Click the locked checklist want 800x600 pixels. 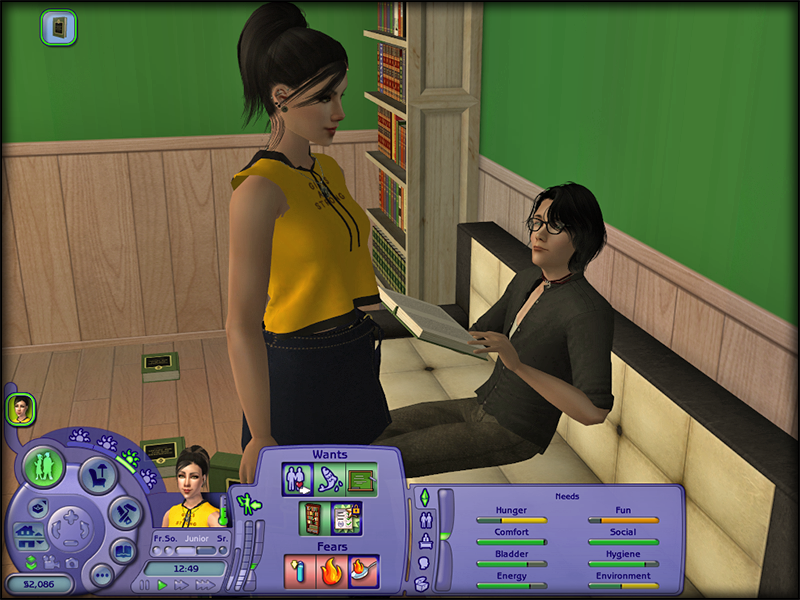tap(346, 518)
